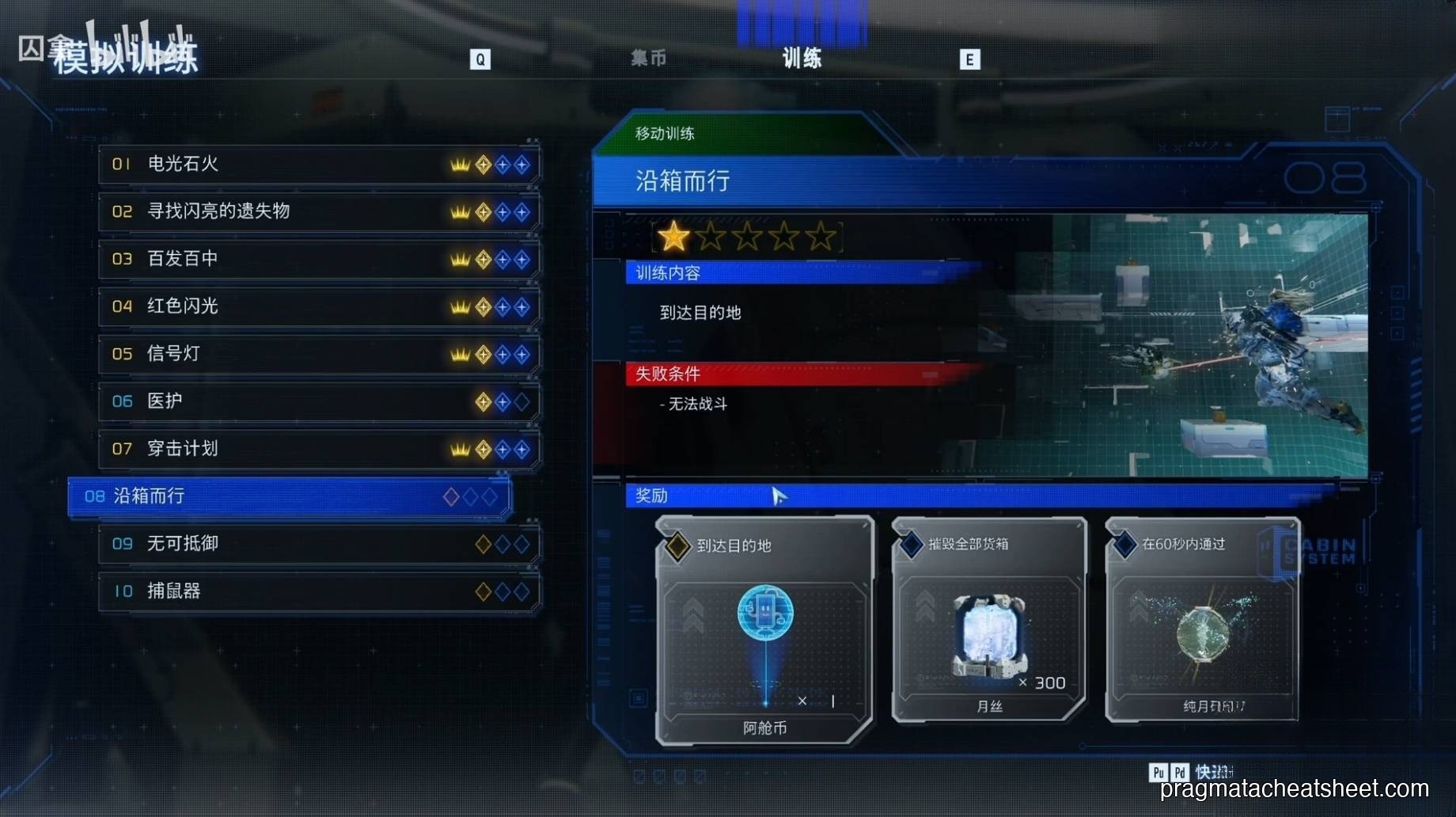Image resolution: width=1456 pixels, height=817 pixels.
Task: Expand the panel icon in the top-right corner
Action: [1340, 119]
